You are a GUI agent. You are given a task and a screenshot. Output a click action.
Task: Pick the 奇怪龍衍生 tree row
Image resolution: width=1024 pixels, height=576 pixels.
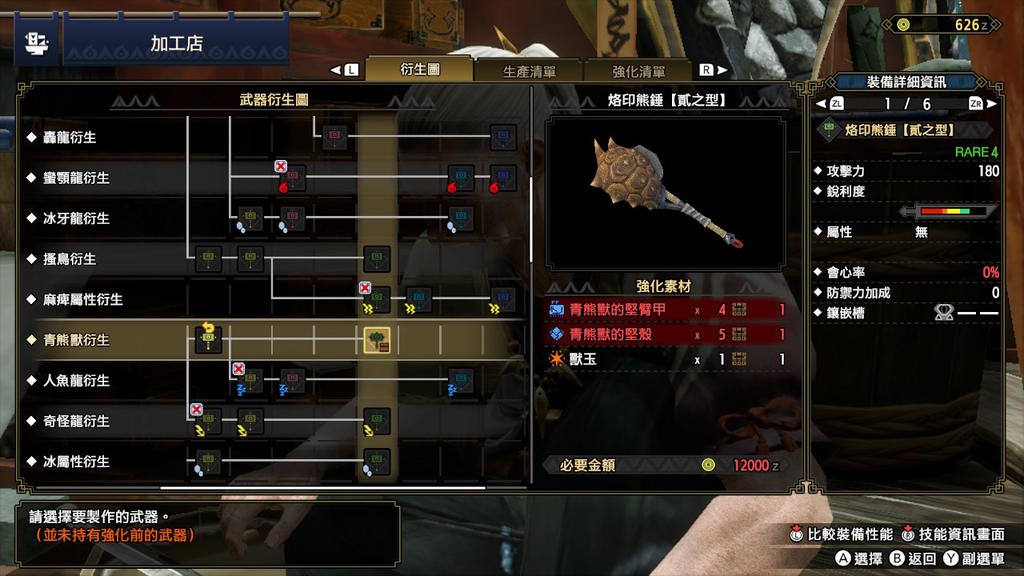76,421
